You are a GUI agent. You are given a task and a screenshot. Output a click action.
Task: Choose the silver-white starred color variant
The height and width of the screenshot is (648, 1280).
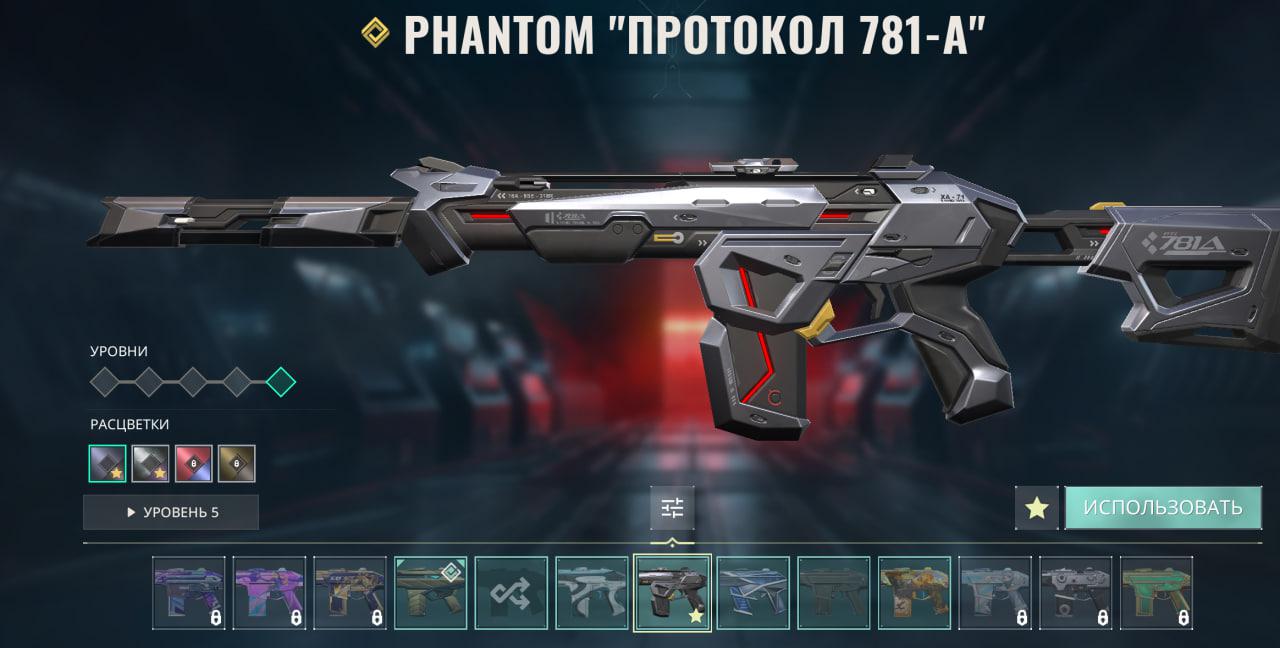[x=151, y=463]
